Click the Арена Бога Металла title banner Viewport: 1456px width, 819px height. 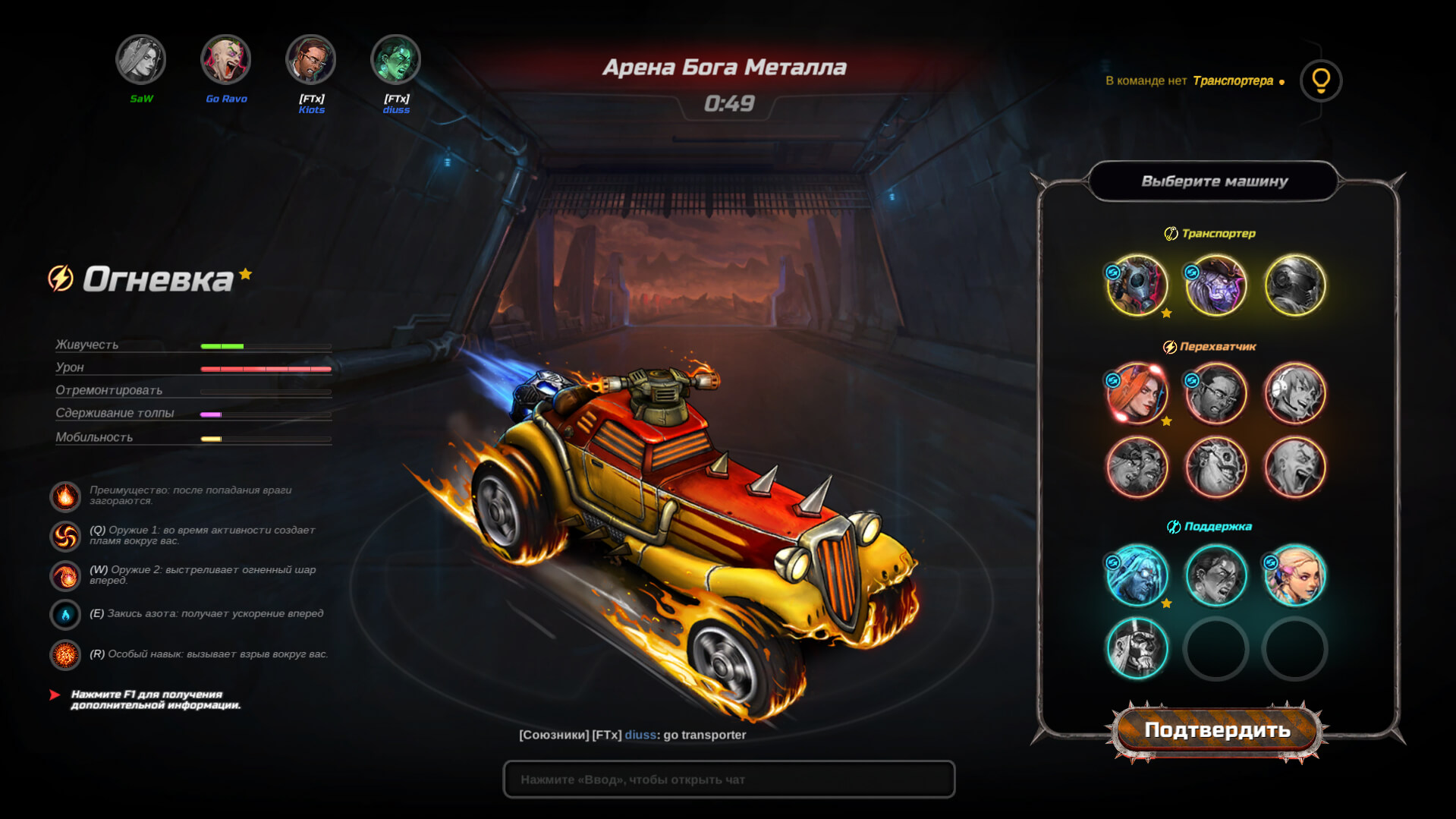click(x=723, y=67)
